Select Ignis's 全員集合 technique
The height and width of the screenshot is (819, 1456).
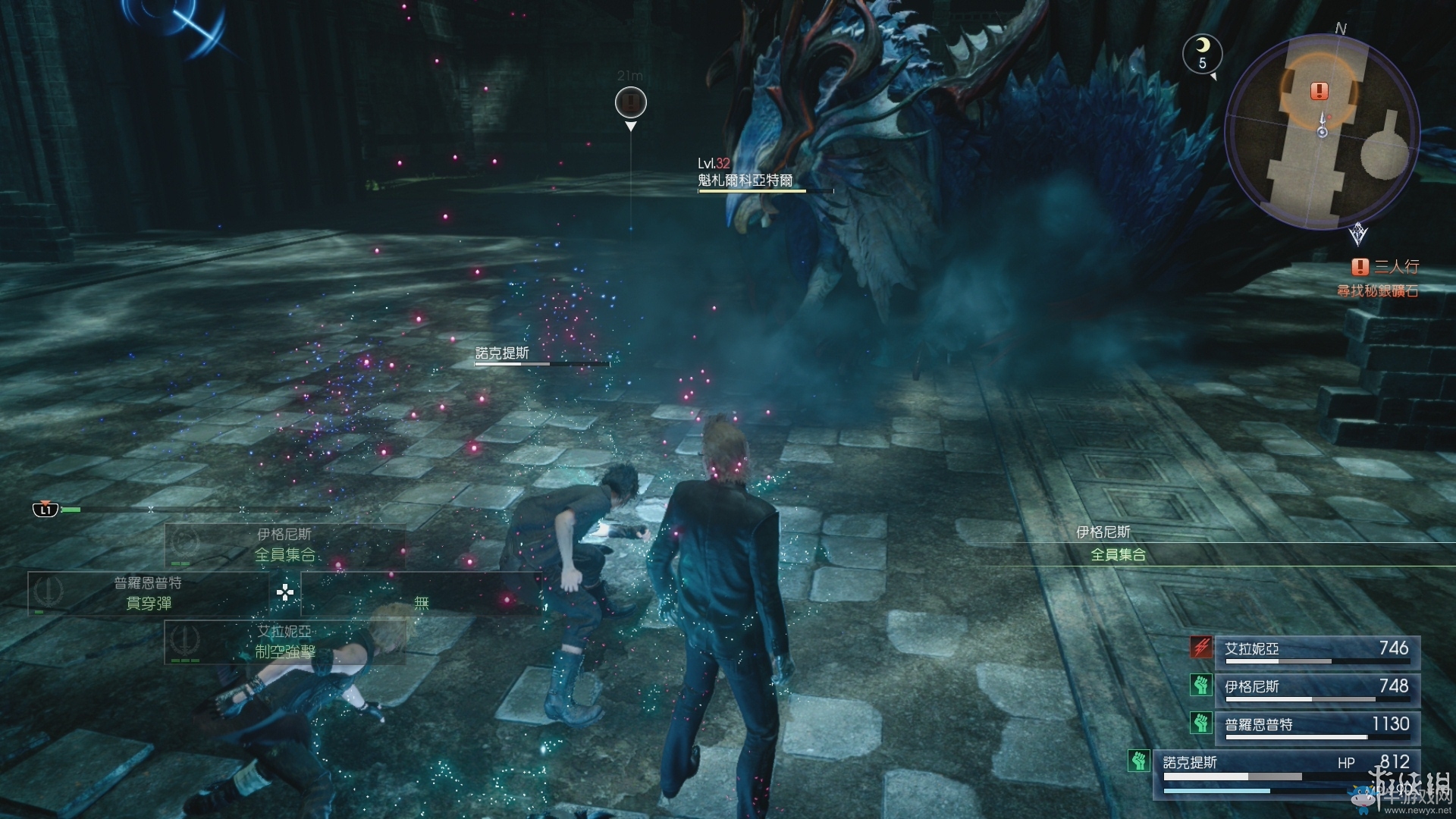pos(284,544)
